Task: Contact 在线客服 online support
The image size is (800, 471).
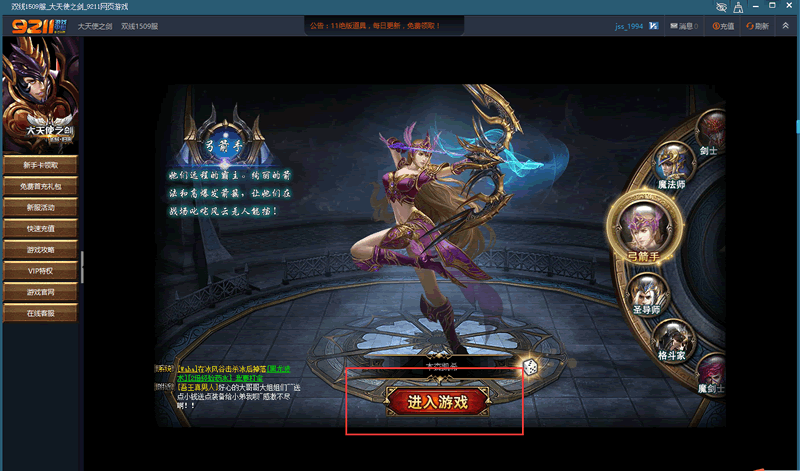Action: tap(41, 313)
